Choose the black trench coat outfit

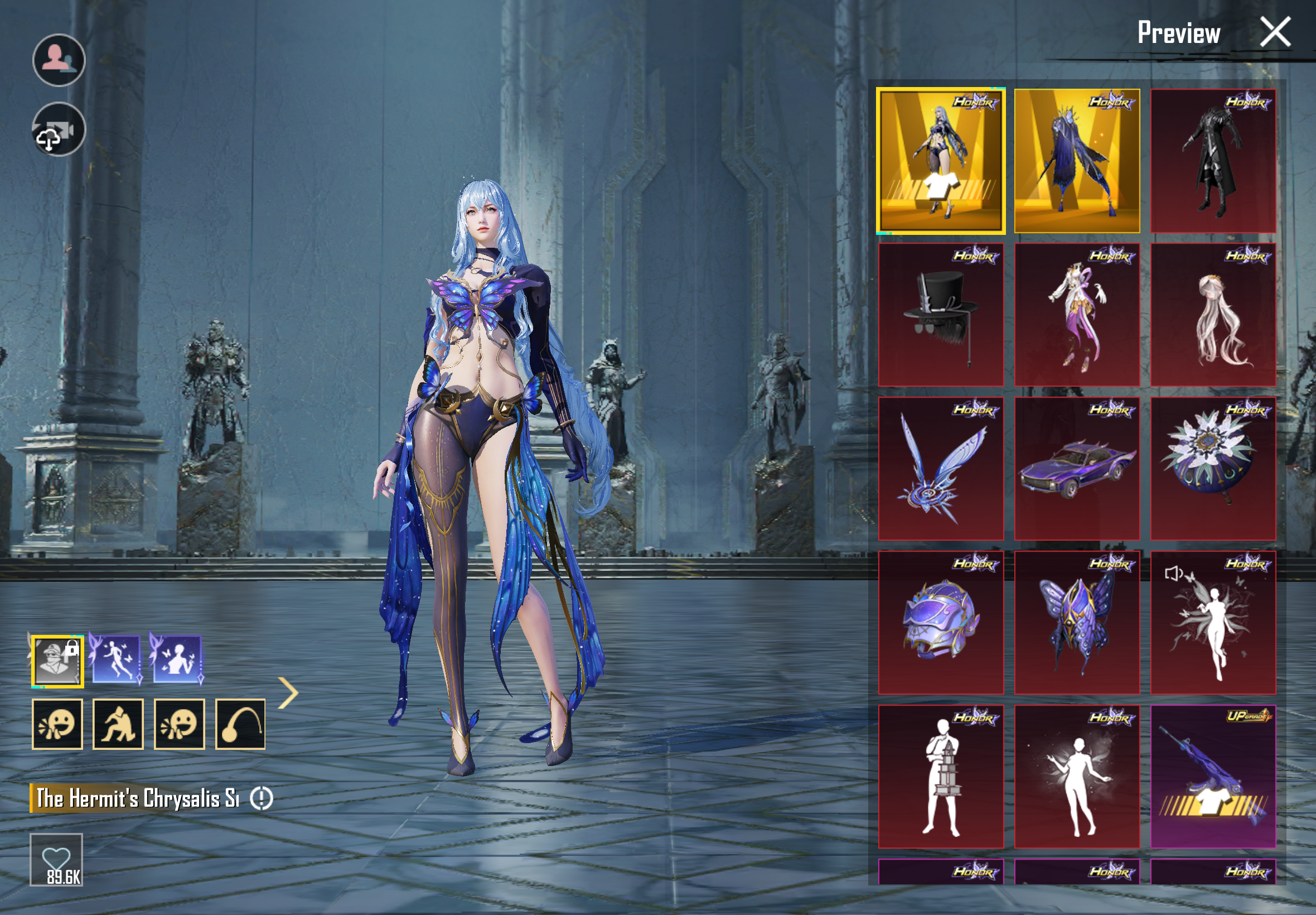(x=1213, y=161)
